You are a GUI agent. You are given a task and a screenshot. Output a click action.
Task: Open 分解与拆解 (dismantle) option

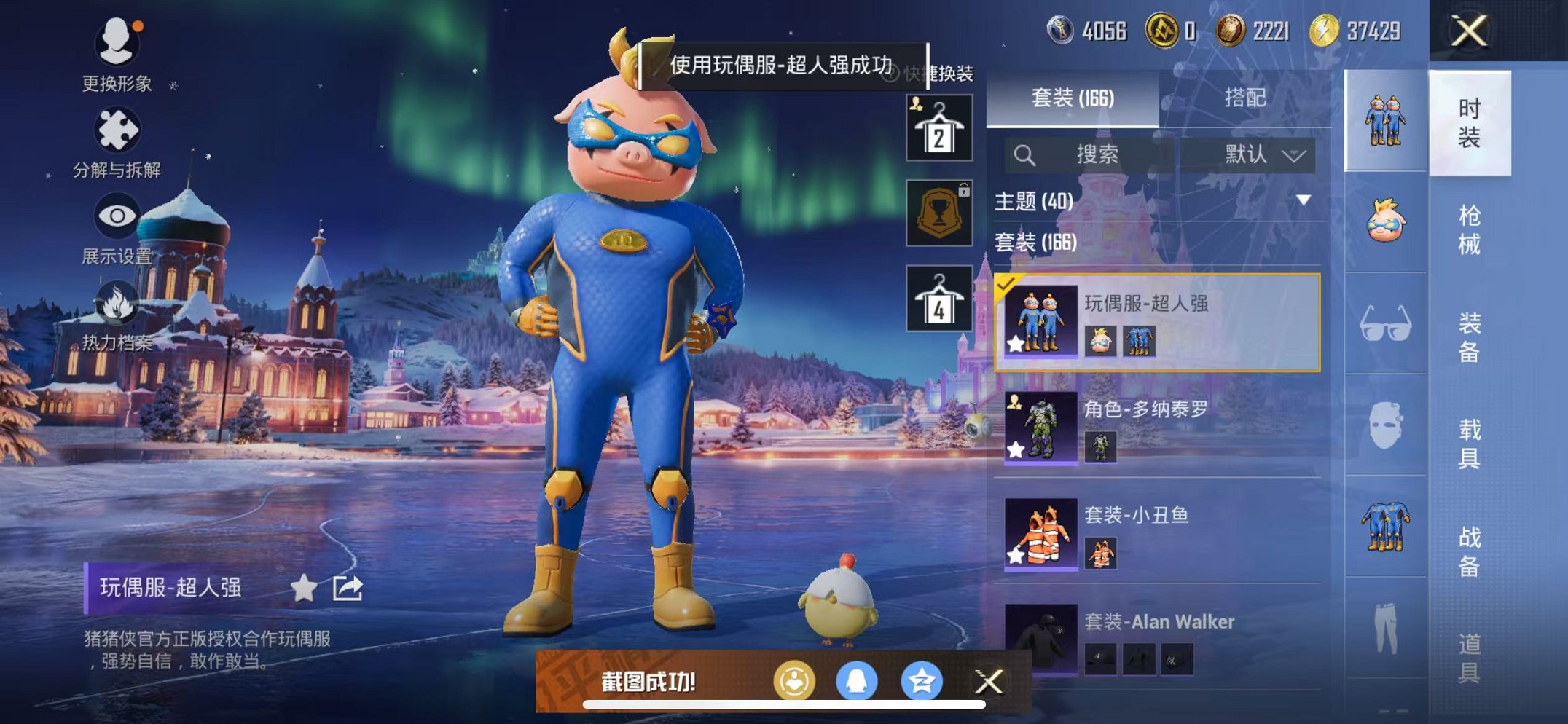(x=119, y=143)
